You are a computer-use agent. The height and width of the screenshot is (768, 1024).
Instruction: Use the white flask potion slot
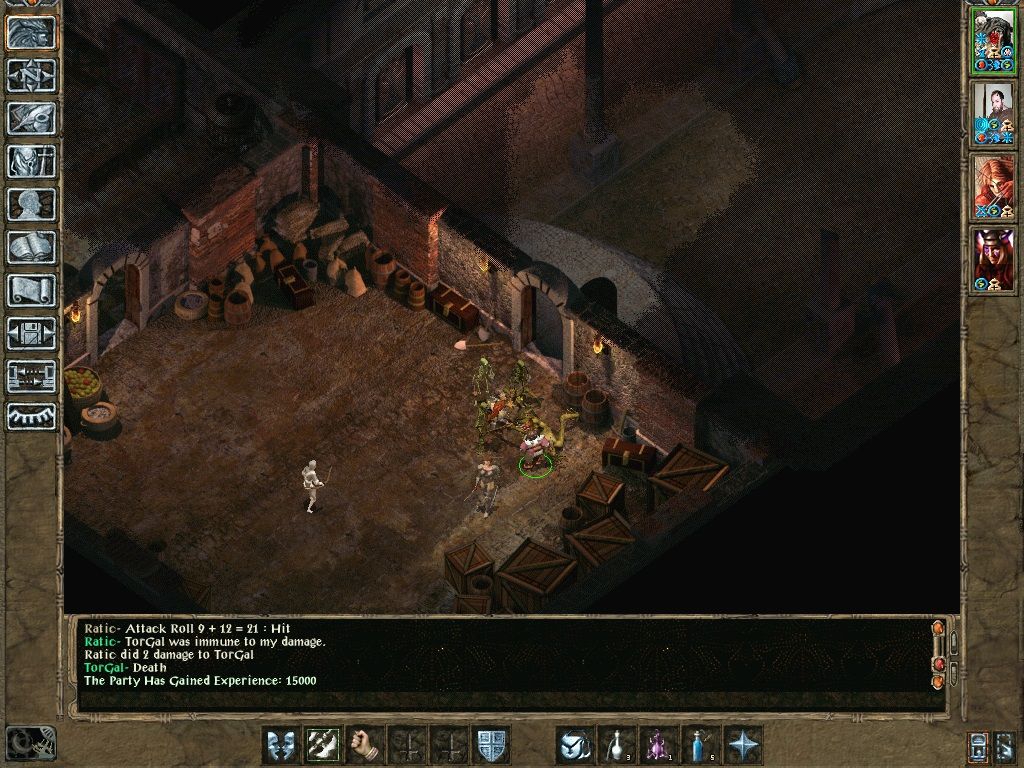[617, 745]
